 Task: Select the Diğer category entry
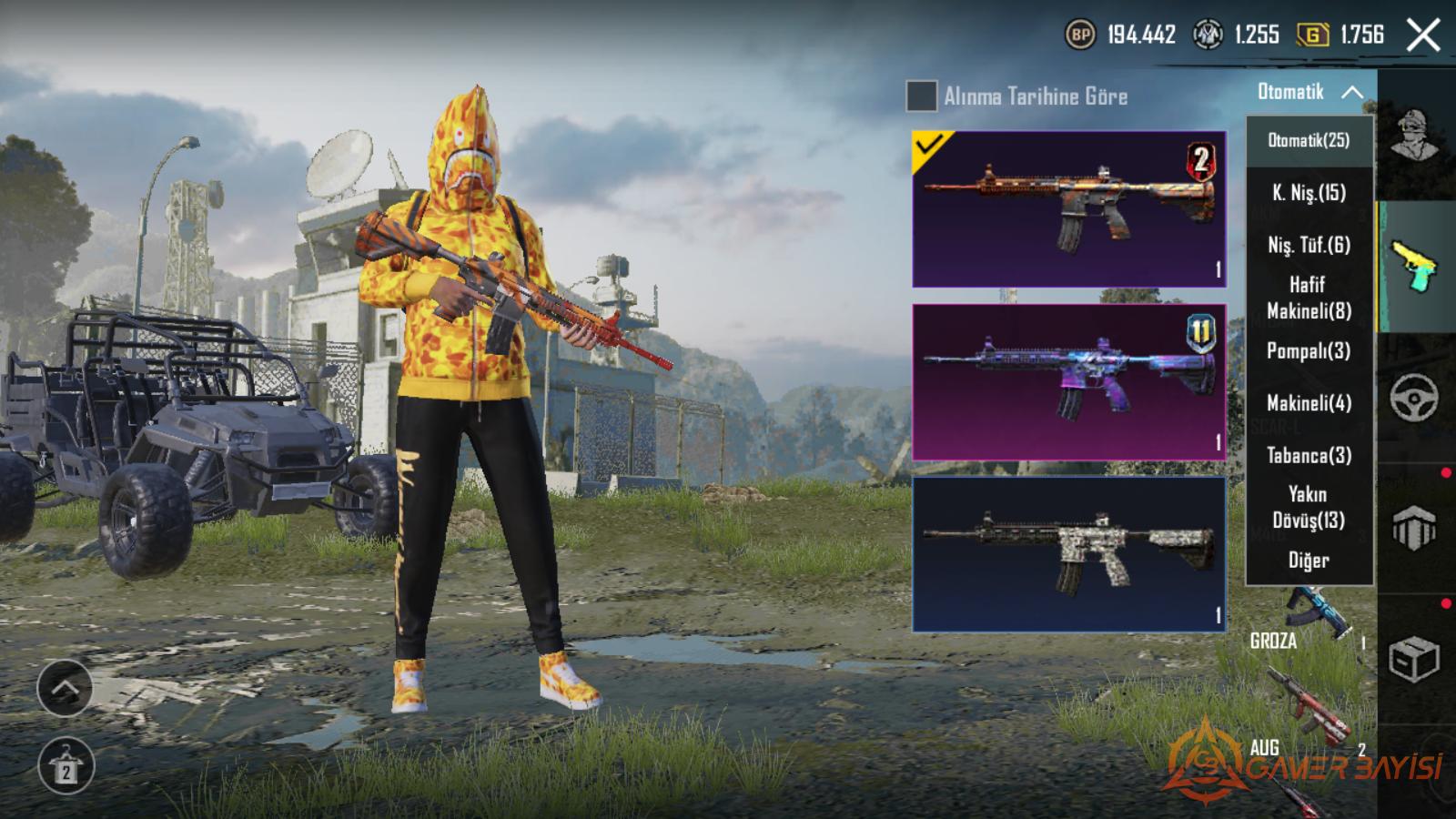point(1309,561)
